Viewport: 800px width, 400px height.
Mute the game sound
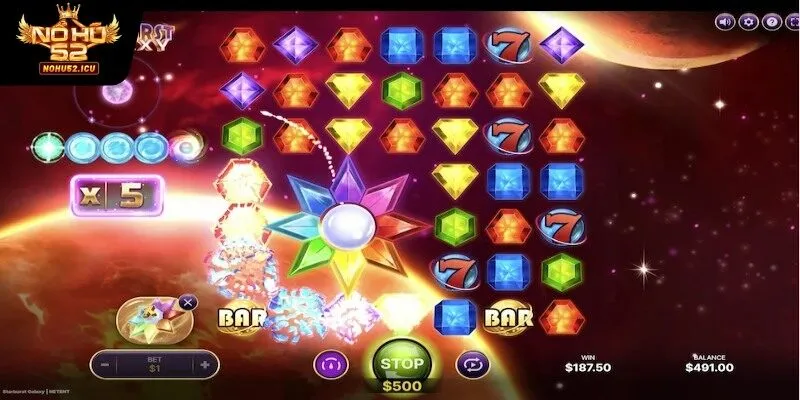coord(726,21)
